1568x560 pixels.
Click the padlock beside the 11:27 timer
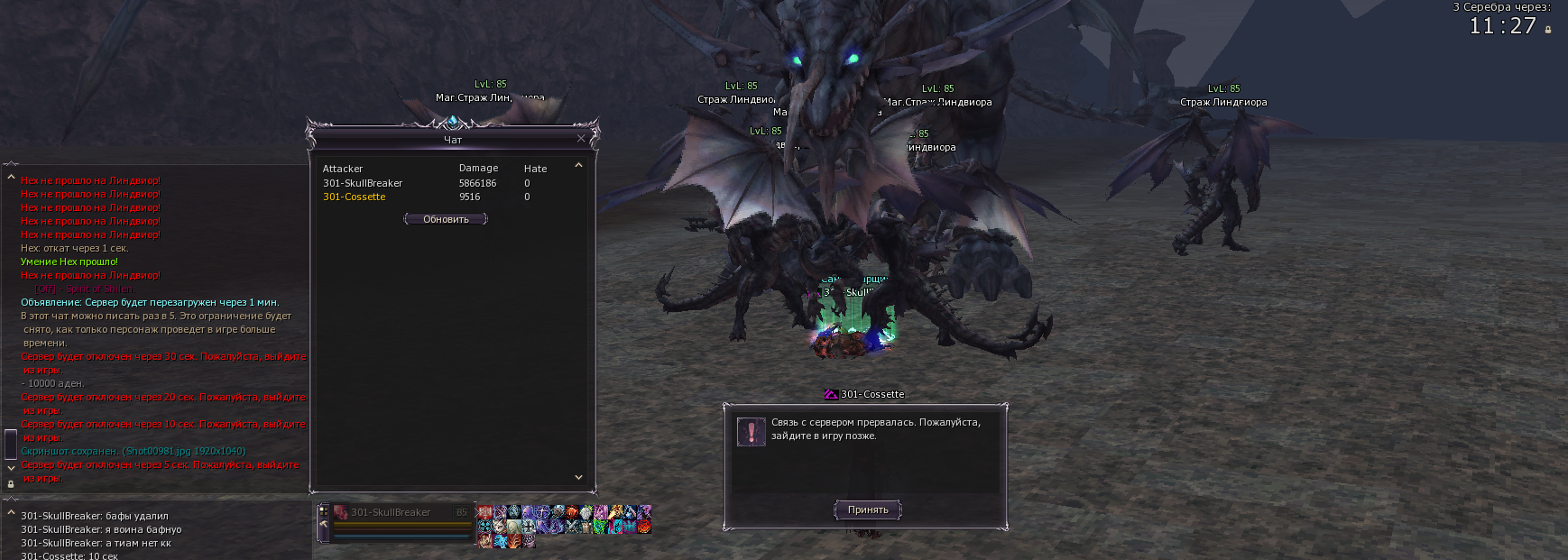(1548, 30)
